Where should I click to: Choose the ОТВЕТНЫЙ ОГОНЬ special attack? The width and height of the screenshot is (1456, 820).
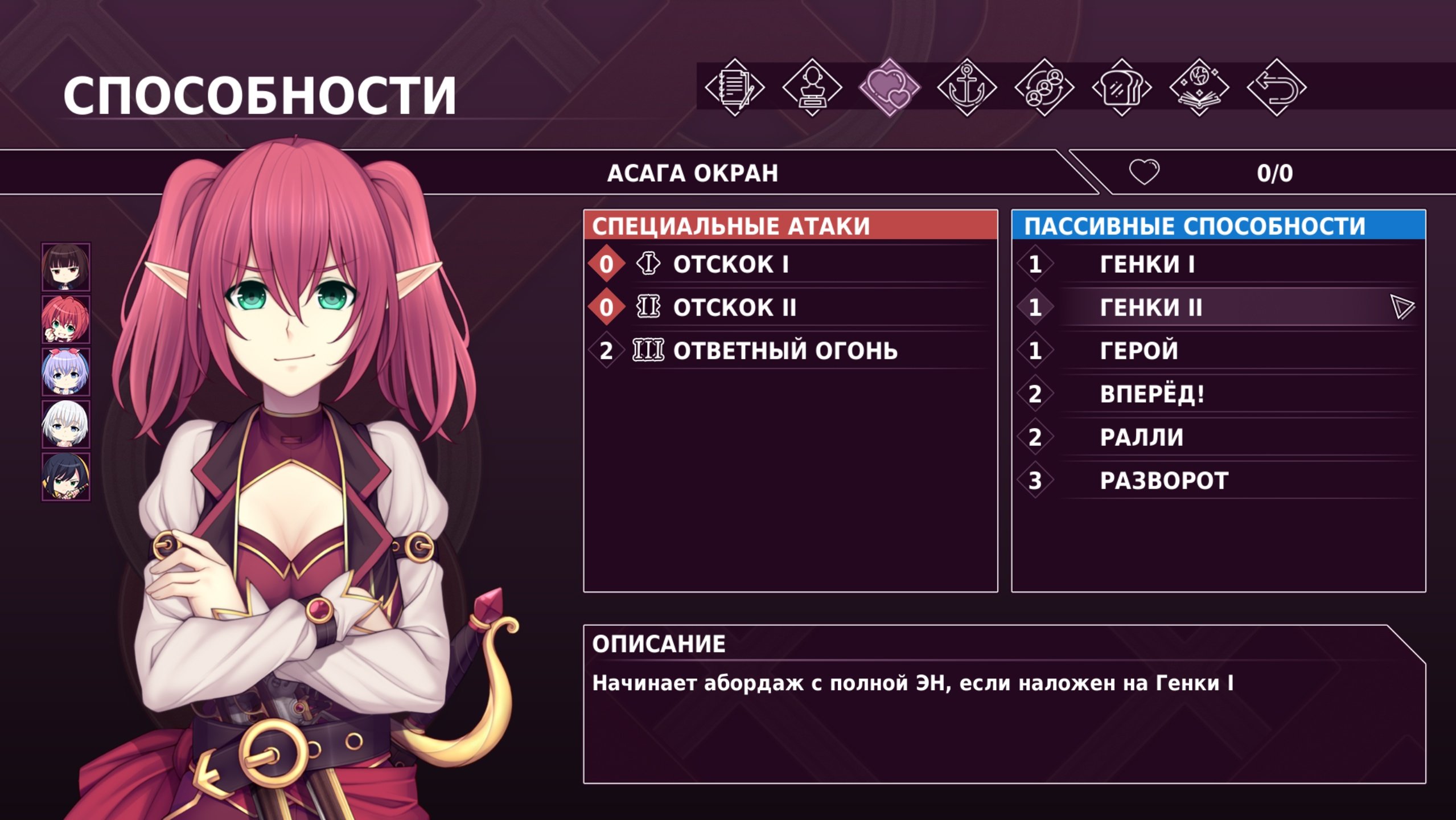tap(784, 351)
